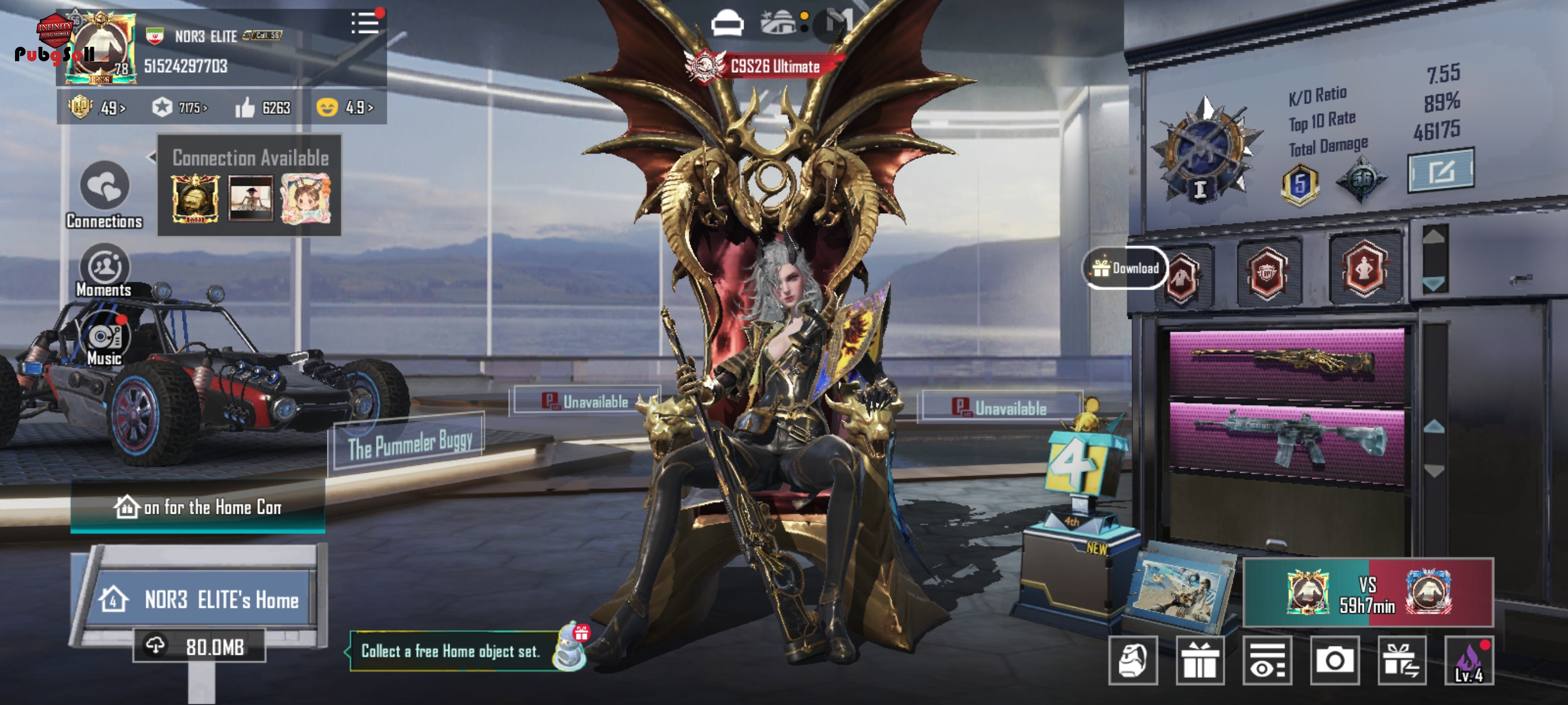Open the C9S26 Ultimate tier badge

(x=764, y=66)
